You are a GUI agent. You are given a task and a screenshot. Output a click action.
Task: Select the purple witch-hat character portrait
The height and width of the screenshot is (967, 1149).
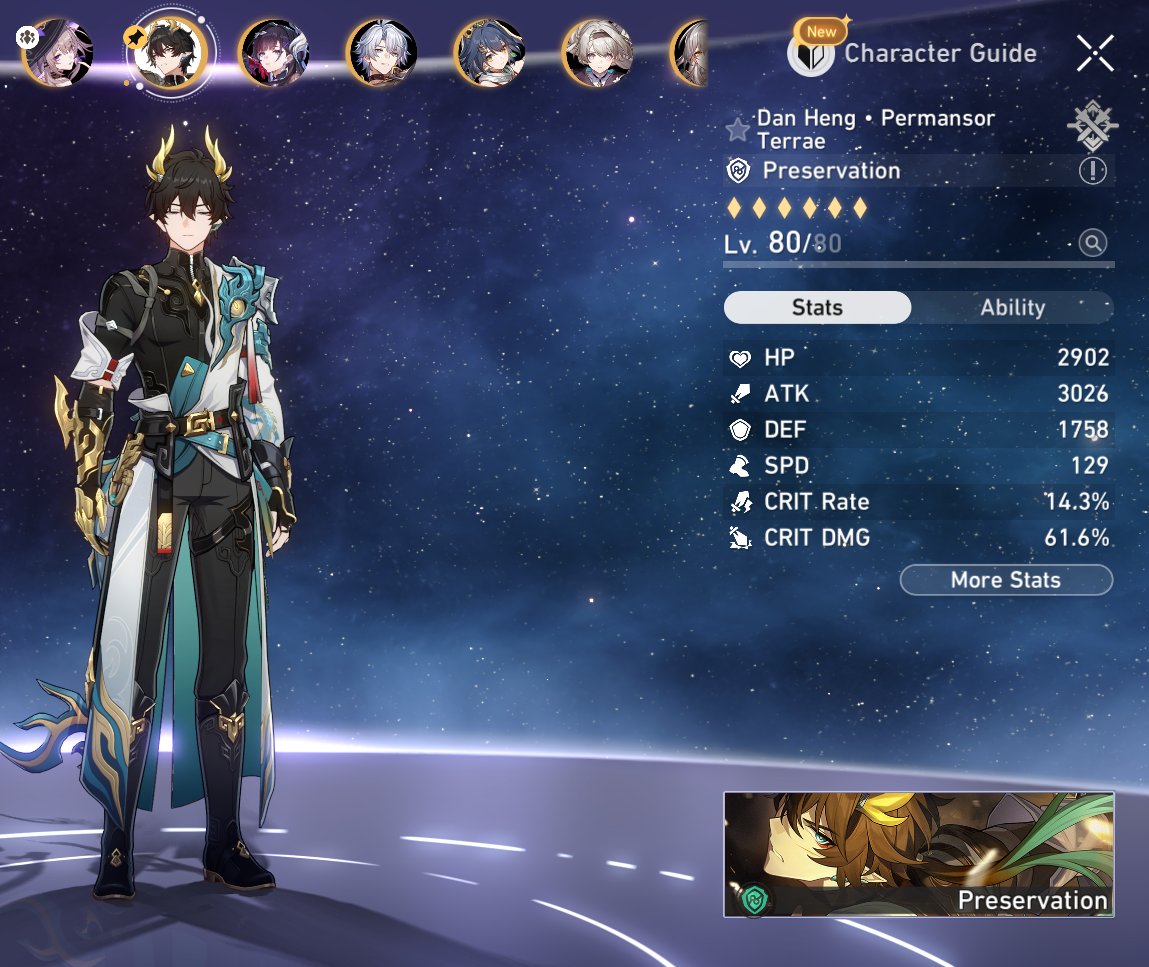click(57, 51)
